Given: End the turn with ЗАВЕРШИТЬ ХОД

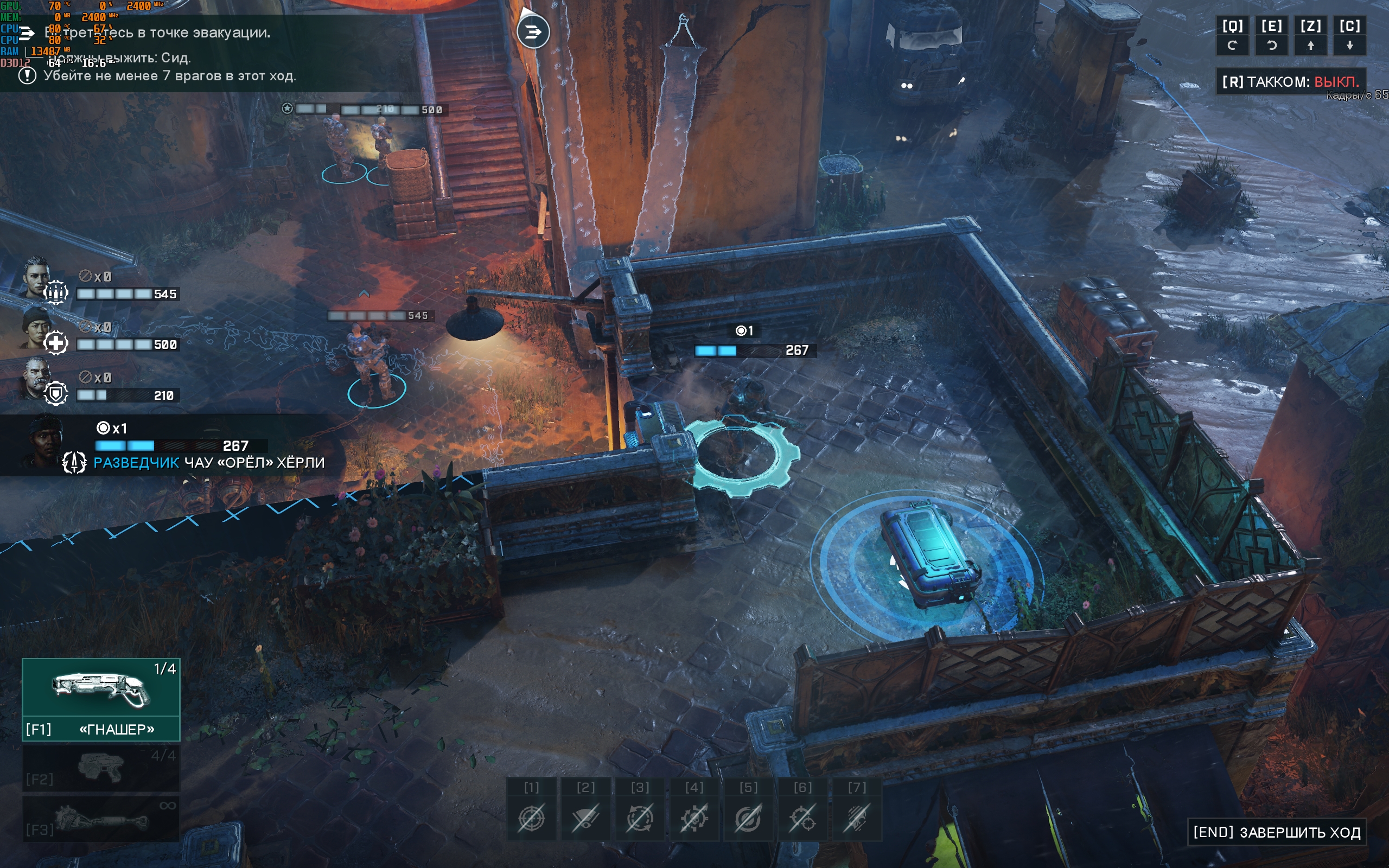Looking at the screenshot, I should point(1276,832).
